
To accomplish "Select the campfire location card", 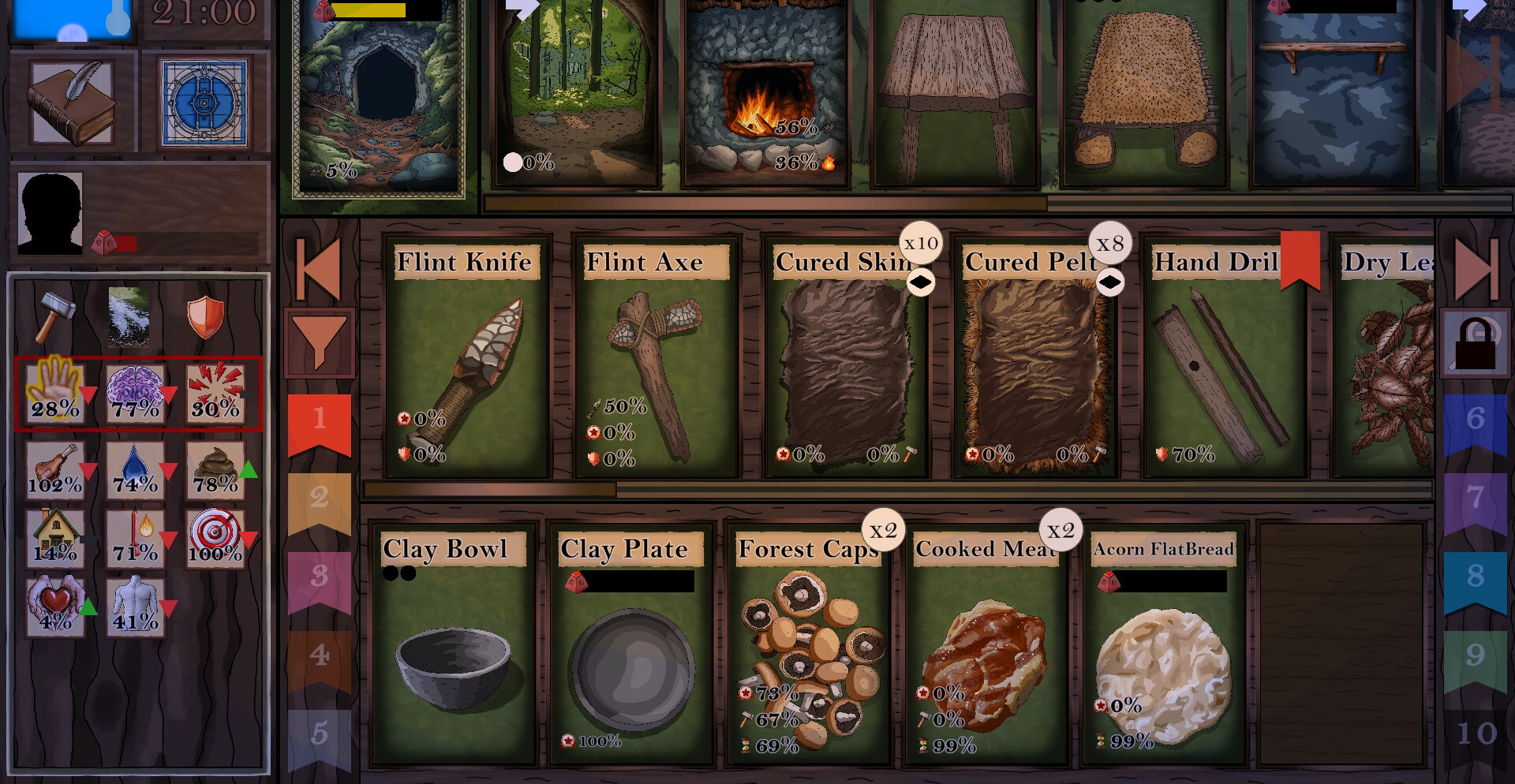I will pyautogui.click(x=765, y=95).
